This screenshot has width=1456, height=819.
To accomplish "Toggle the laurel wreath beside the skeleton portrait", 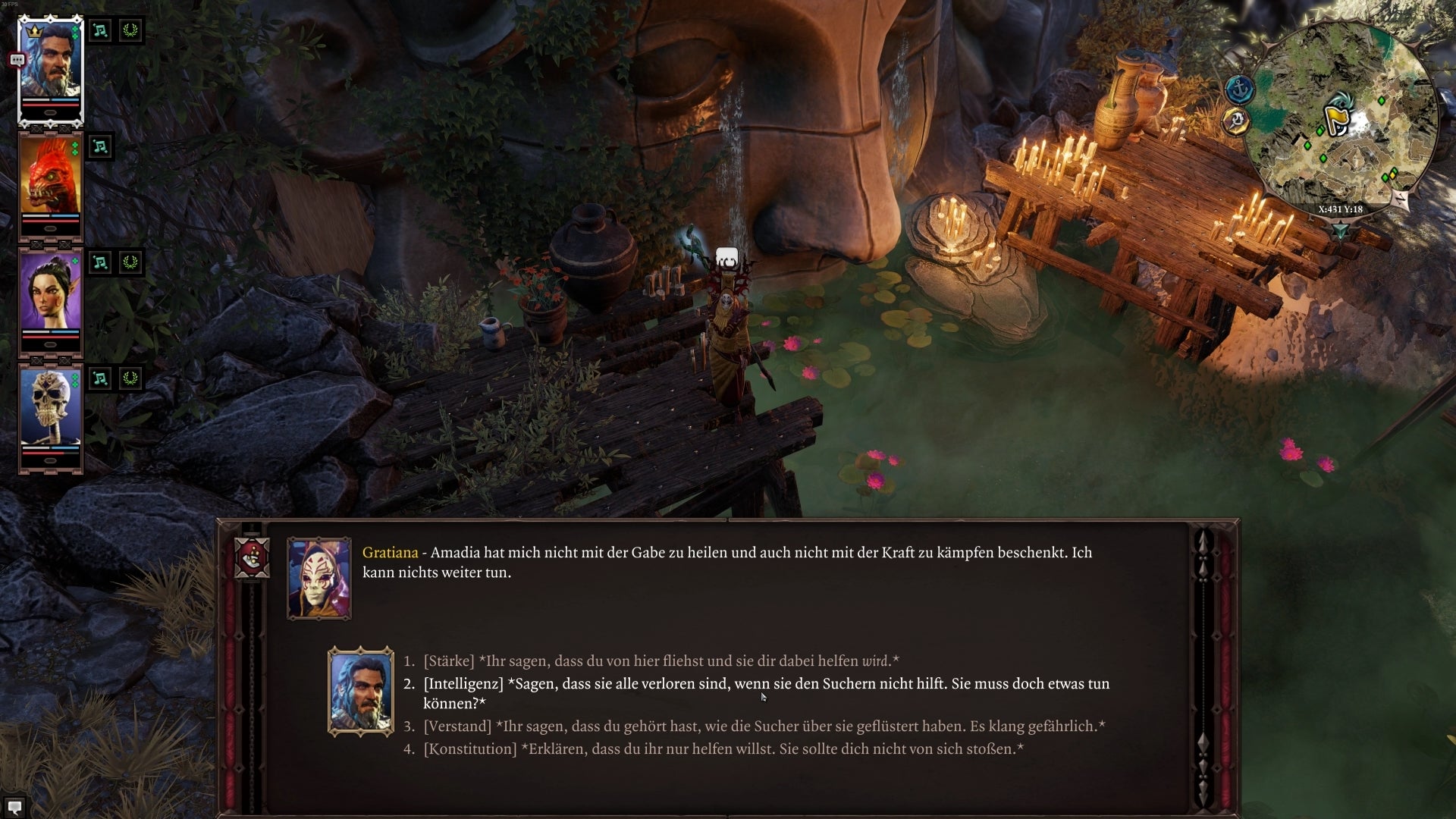I will 130,378.
